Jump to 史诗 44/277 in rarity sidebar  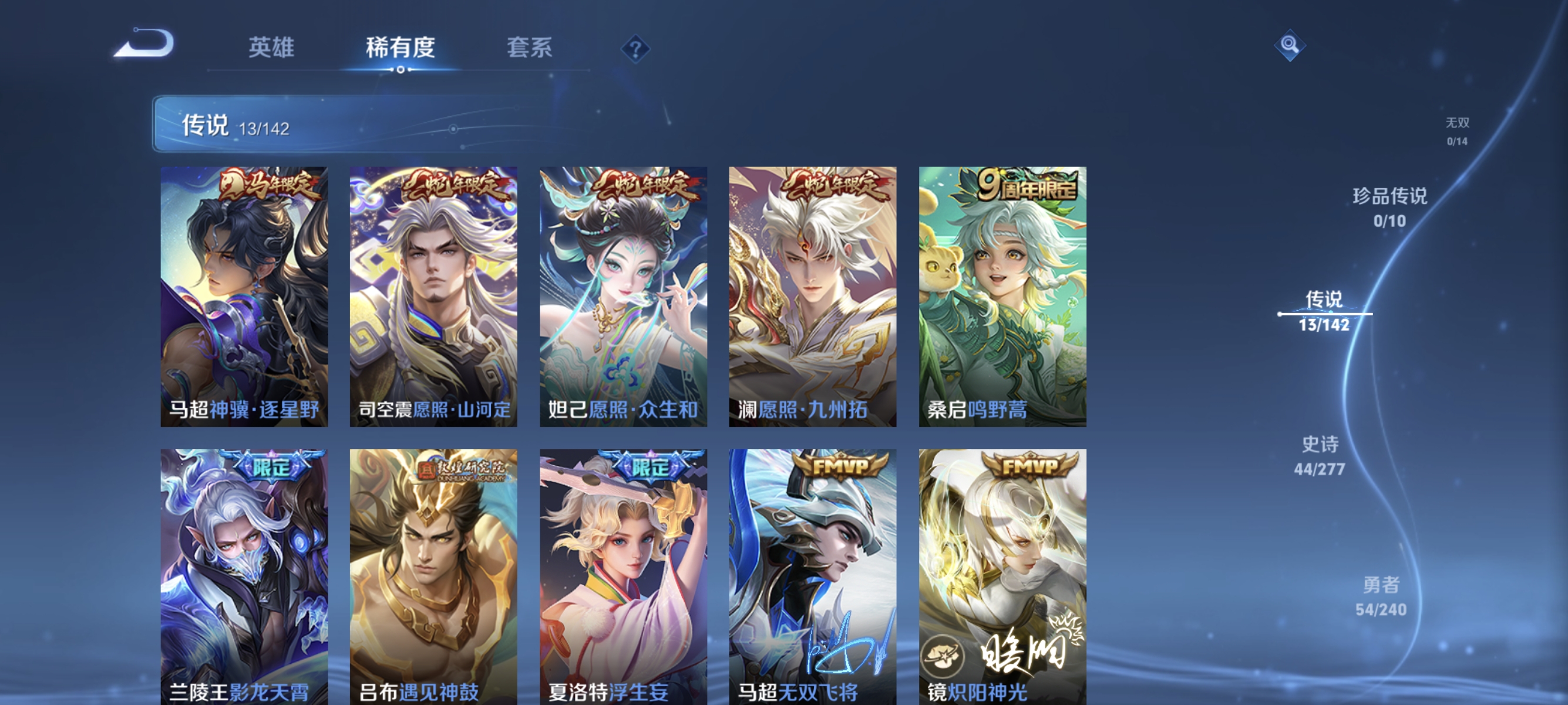click(x=1322, y=455)
